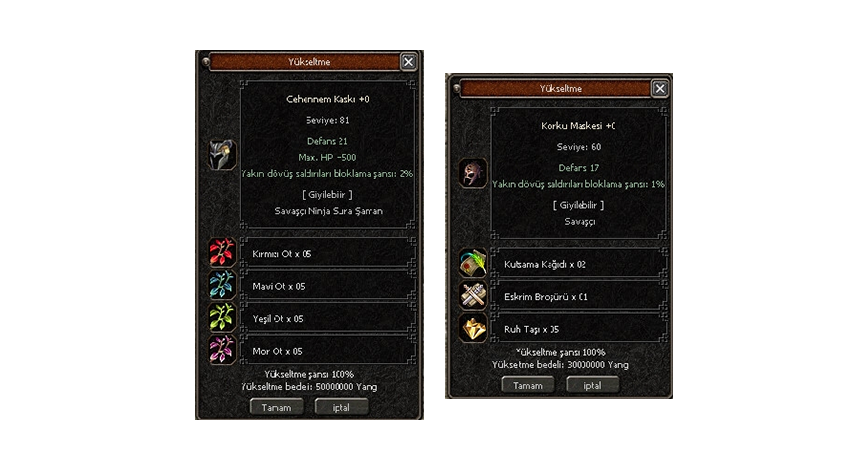Select the Eskrim Broşürü material icon
This screenshot has height=469, width=867.
[x=472, y=296]
